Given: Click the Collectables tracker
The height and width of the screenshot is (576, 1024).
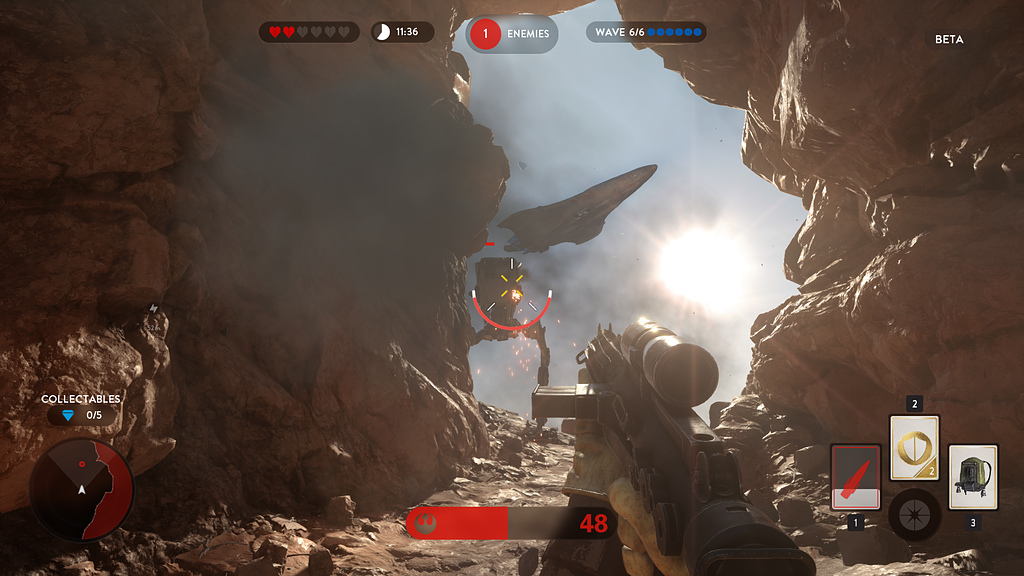Looking at the screenshot, I should tap(80, 408).
